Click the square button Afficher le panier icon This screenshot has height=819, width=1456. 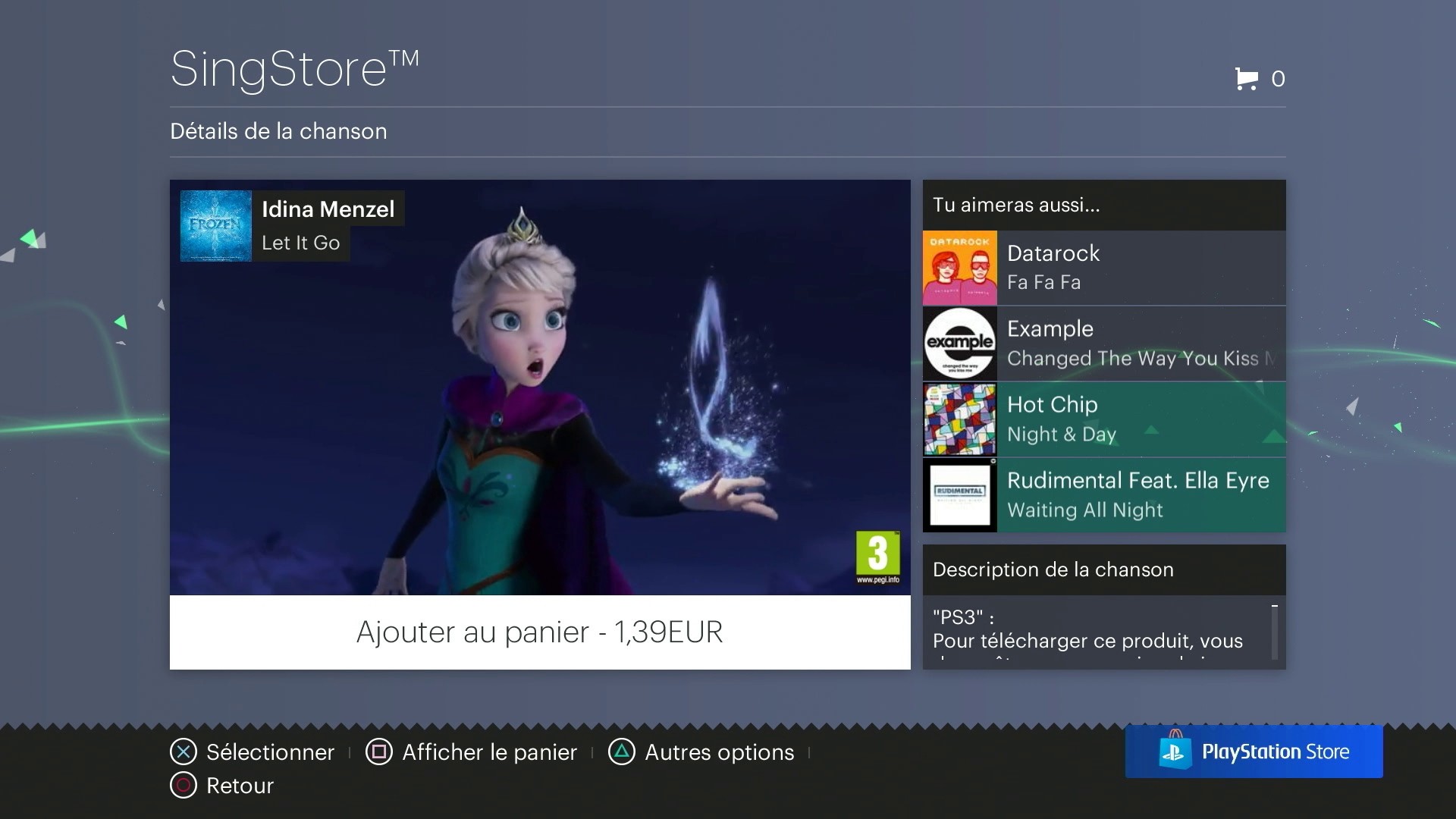tap(378, 752)
